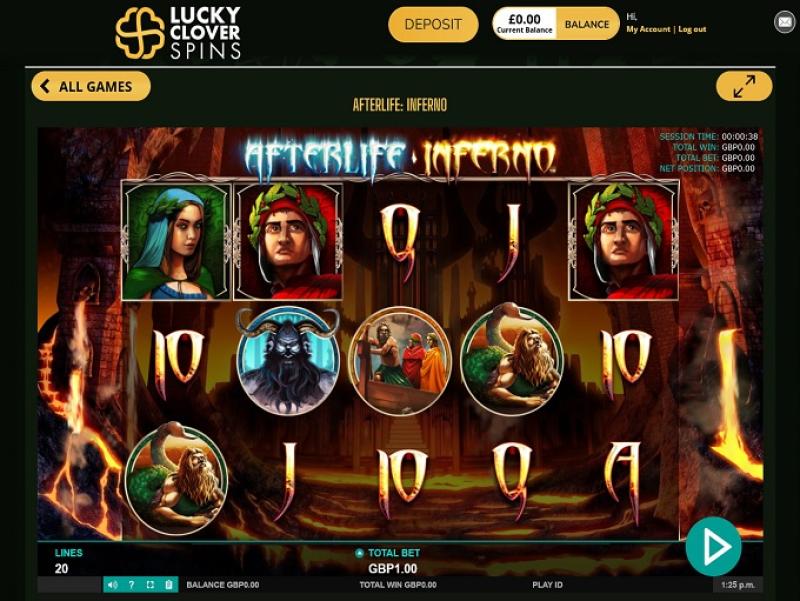Open the clipboard paytable icon
The height and width of the screenshot is (601, 800).
click(168, 585)
